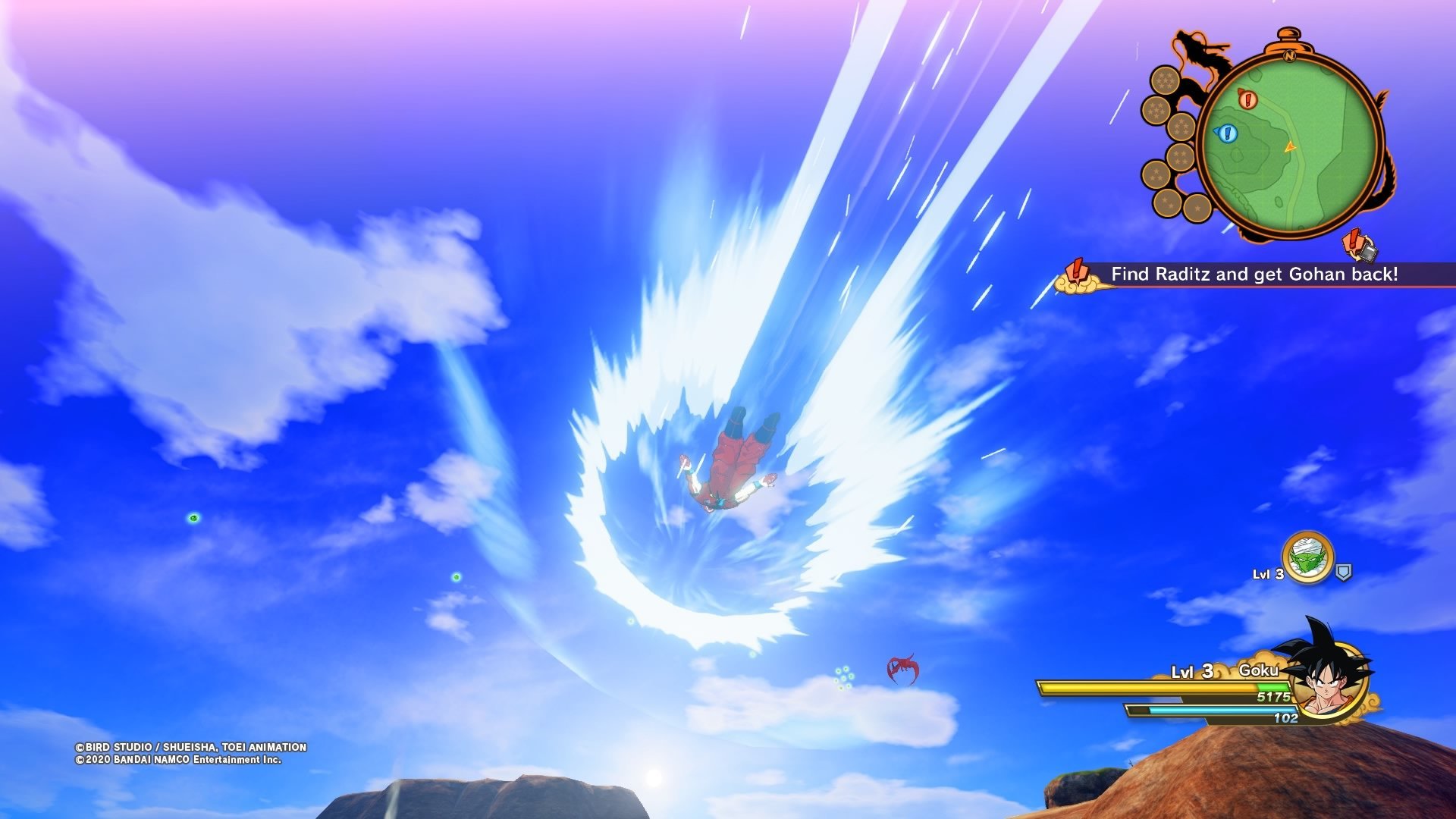Click the one-star Dragon Ball slot
The height and width of the screenshot is (819, 1456).
tap(1197, 207)
